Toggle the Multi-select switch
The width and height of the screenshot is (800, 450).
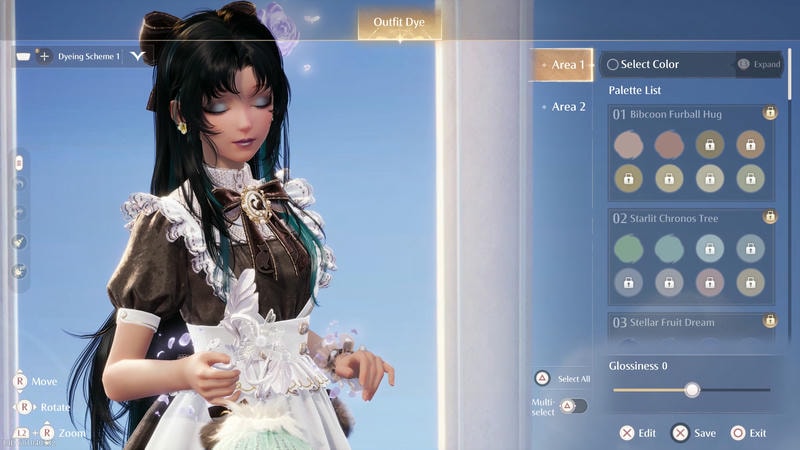pos(574,405)
